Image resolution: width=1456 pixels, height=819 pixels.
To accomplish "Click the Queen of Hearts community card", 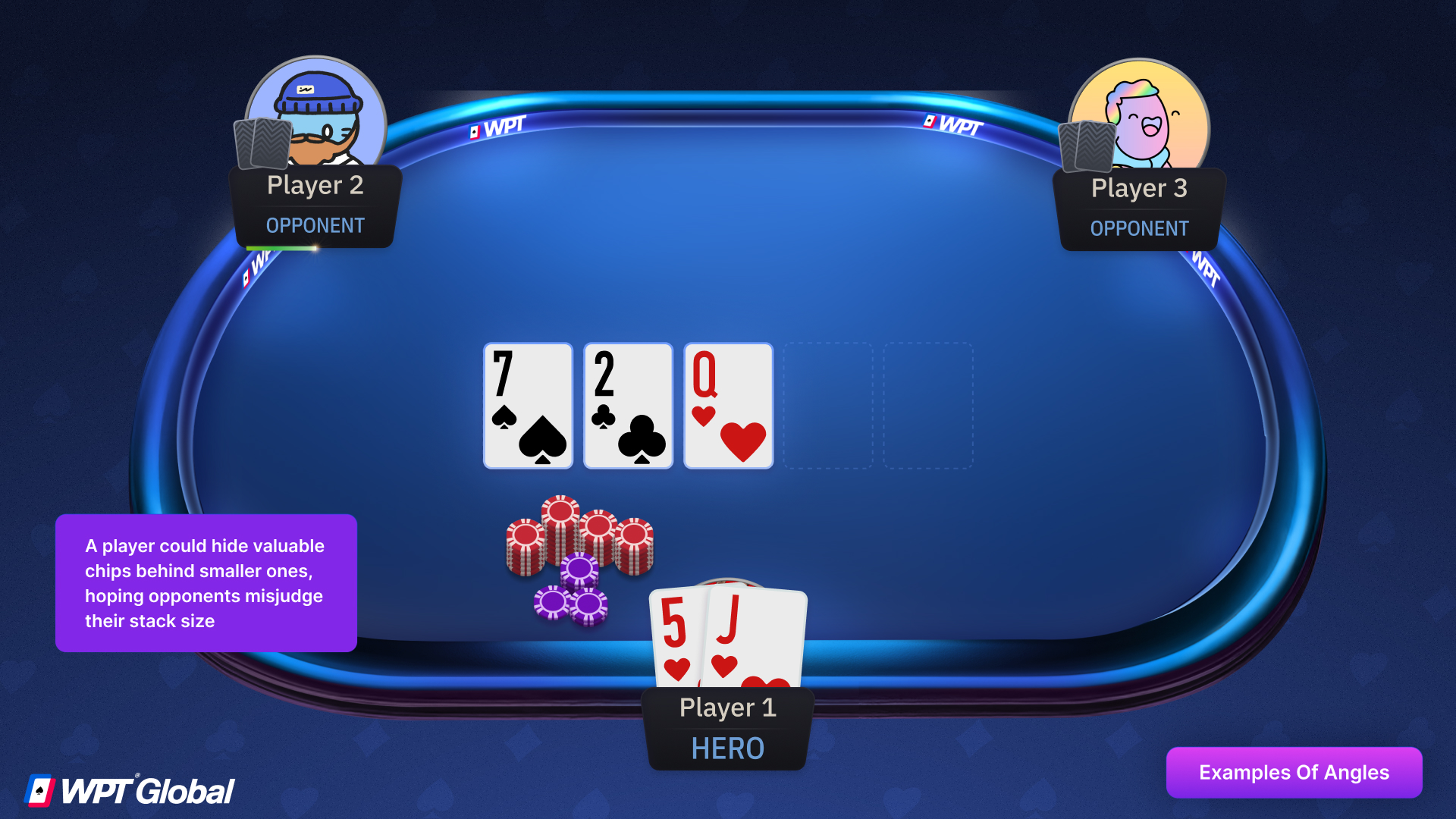I will pos(727,406).
